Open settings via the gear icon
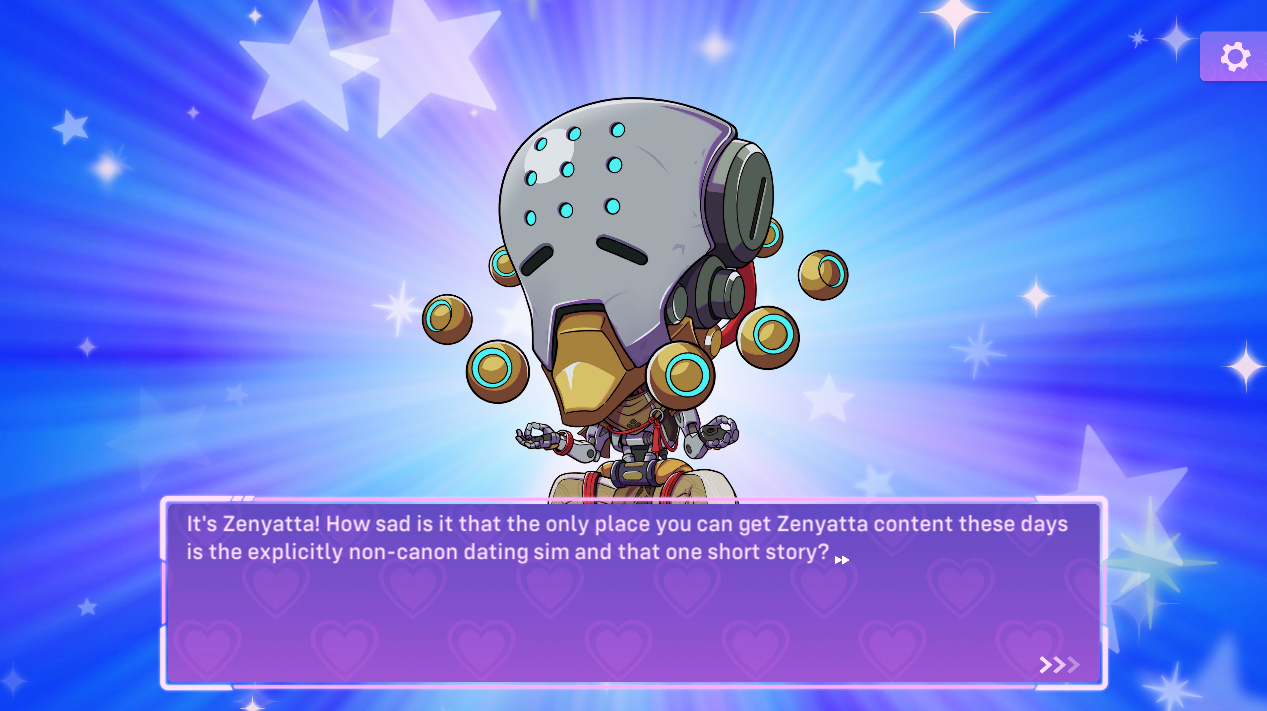This screenshot has height=711, width=1267. tap(1235, 57)
